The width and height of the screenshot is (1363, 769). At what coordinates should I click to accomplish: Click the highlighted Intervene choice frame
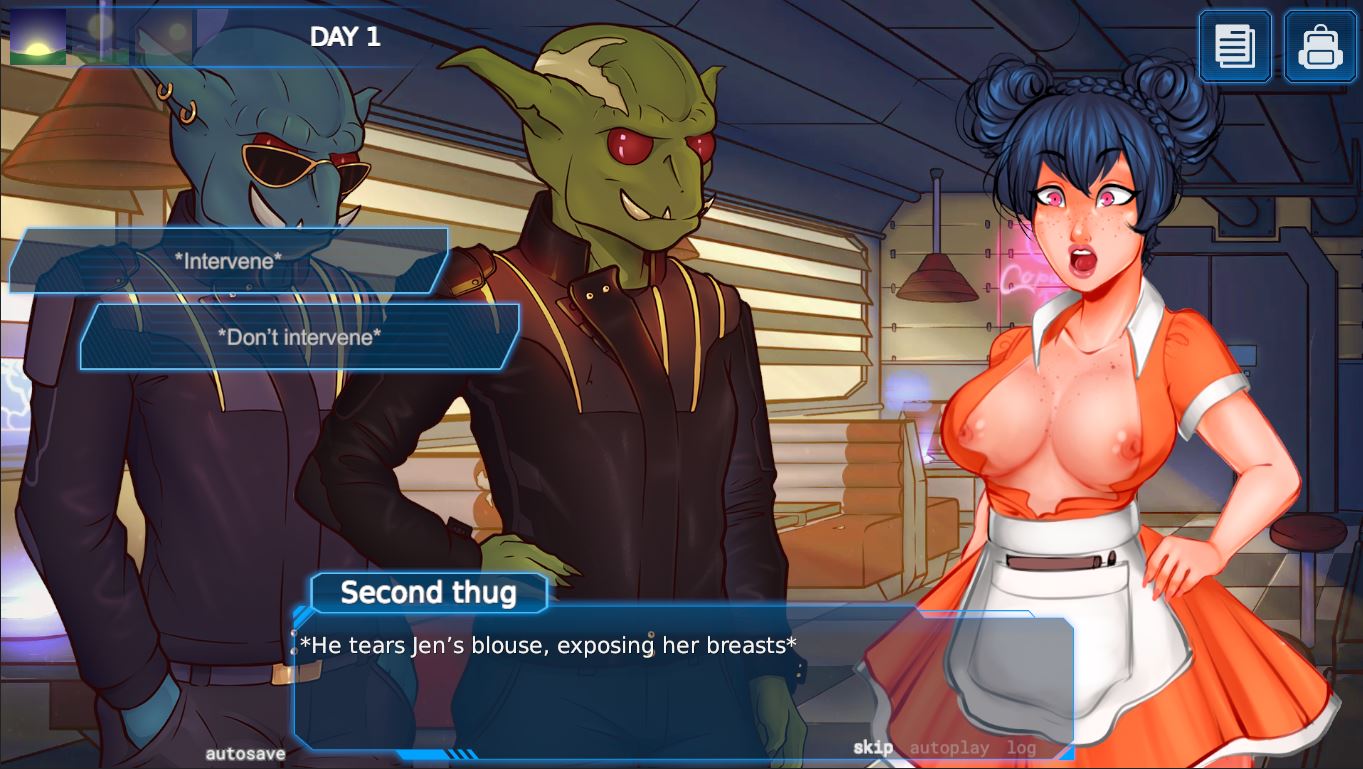tap(227, 260)
